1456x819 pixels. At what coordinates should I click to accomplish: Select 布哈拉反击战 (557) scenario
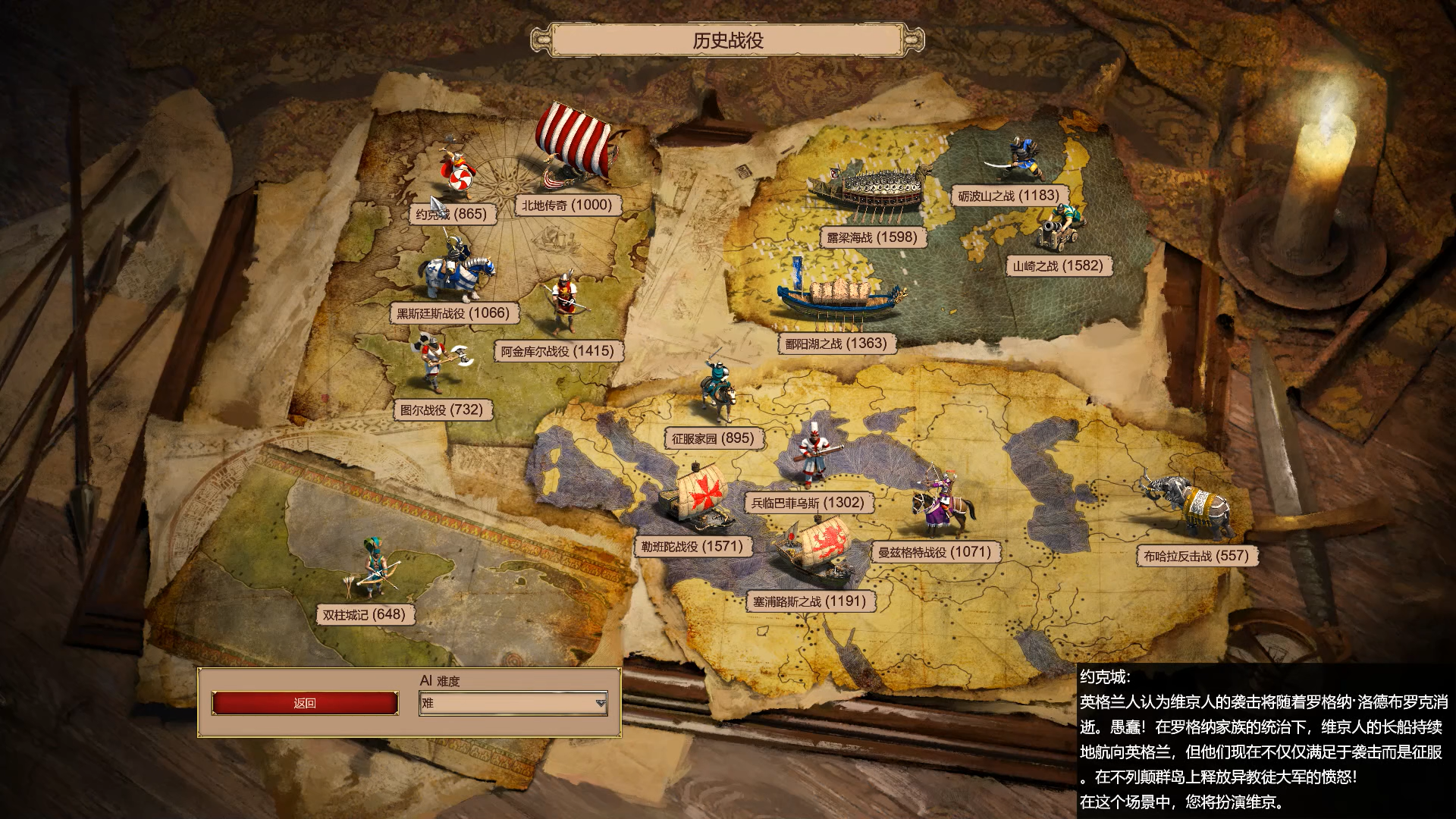point(1196,556)
